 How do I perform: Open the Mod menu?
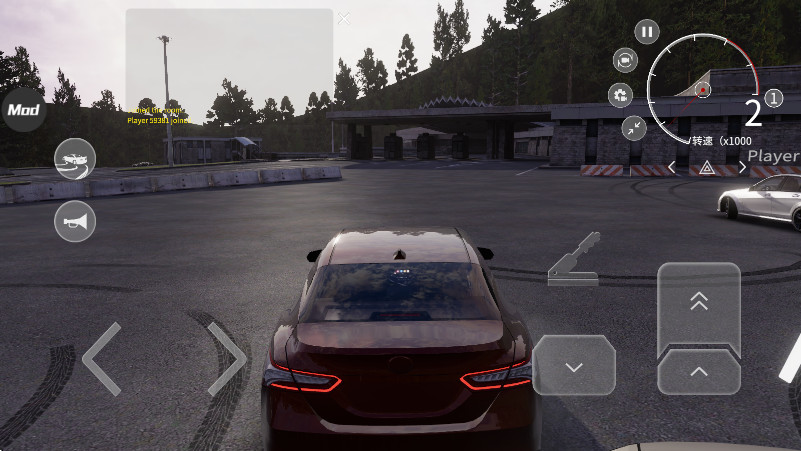pos(21,110)
